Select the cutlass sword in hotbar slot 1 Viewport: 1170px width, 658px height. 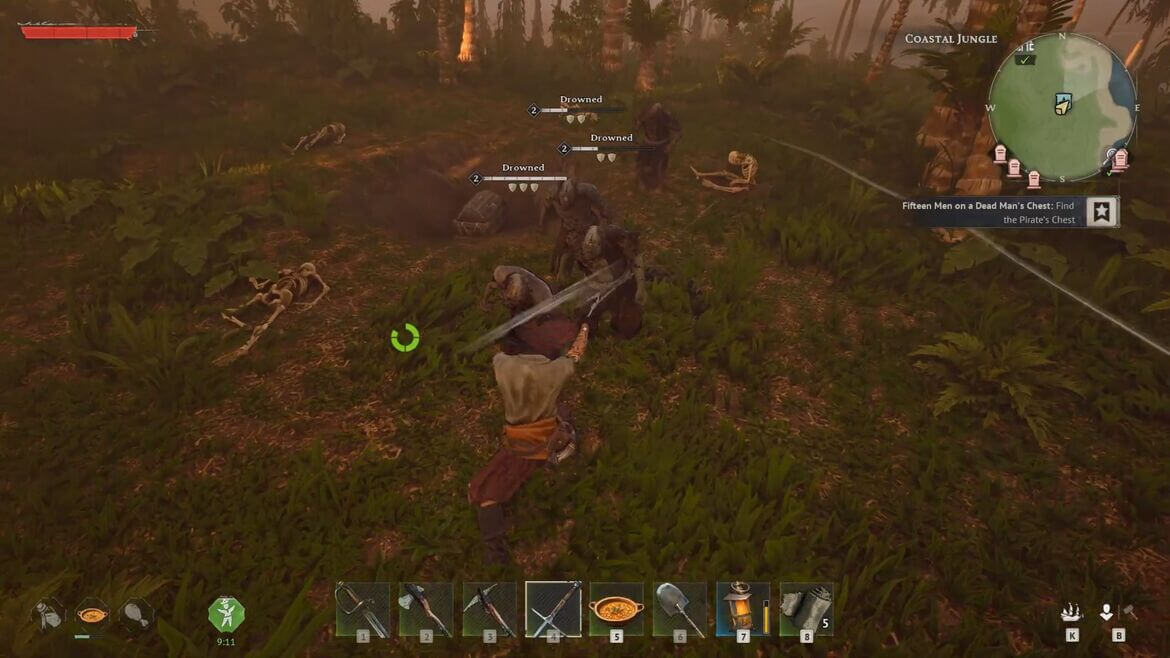(x=362, y=609)
